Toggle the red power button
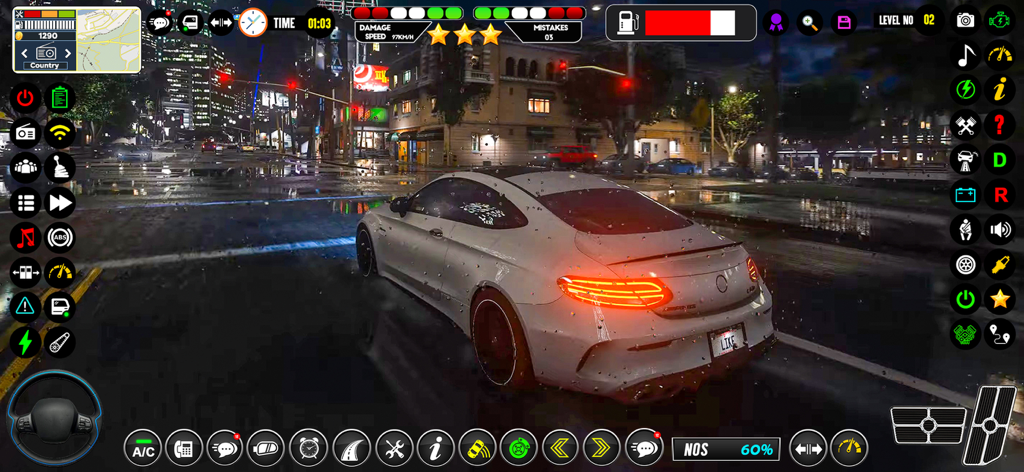 (x=25, y=98)
